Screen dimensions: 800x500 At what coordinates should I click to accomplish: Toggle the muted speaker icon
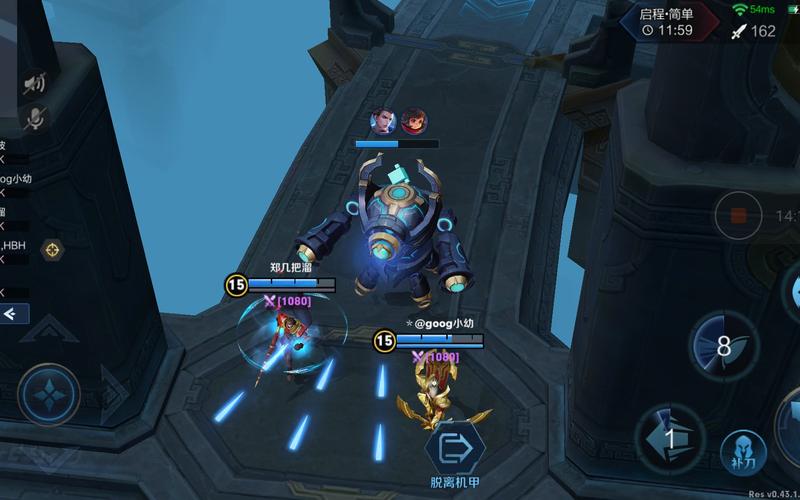34,82
